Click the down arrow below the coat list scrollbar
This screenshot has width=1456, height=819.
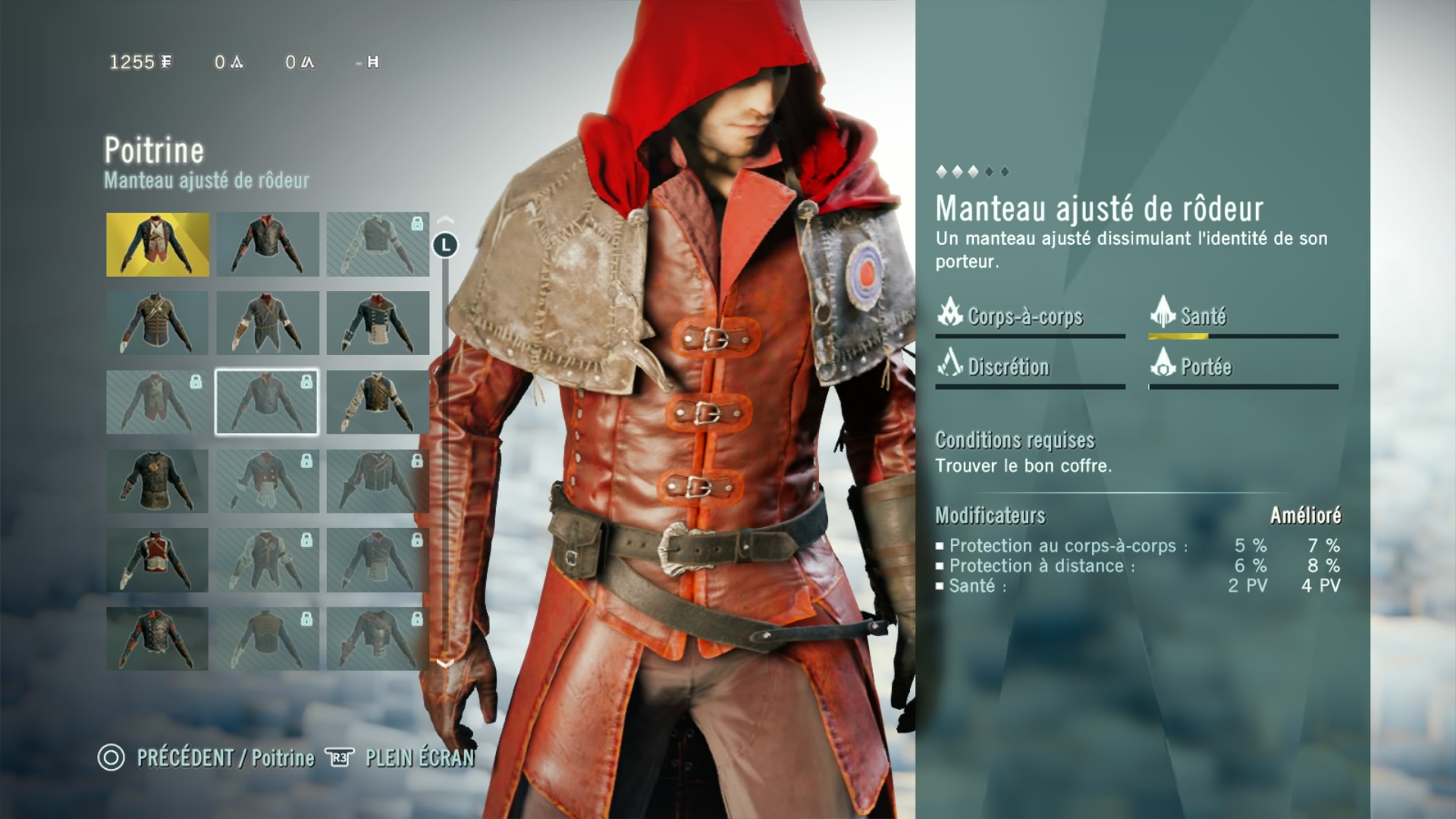[x=445, y=664]
